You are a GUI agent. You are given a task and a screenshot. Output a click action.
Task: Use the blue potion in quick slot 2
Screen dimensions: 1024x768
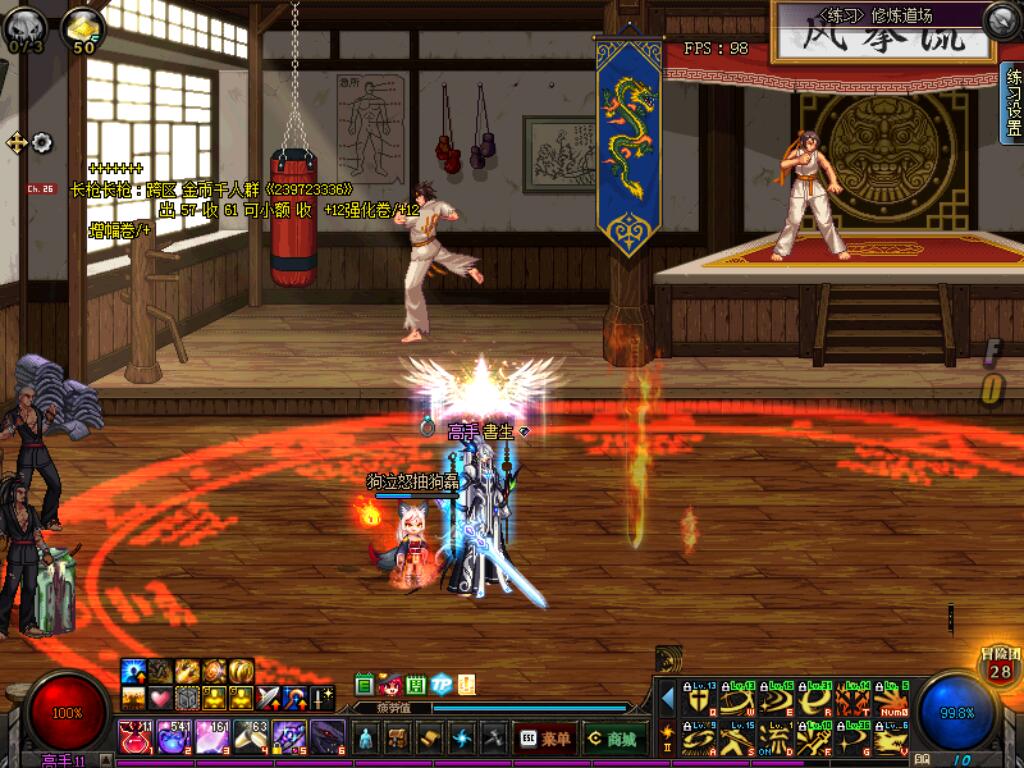point(173,737)
